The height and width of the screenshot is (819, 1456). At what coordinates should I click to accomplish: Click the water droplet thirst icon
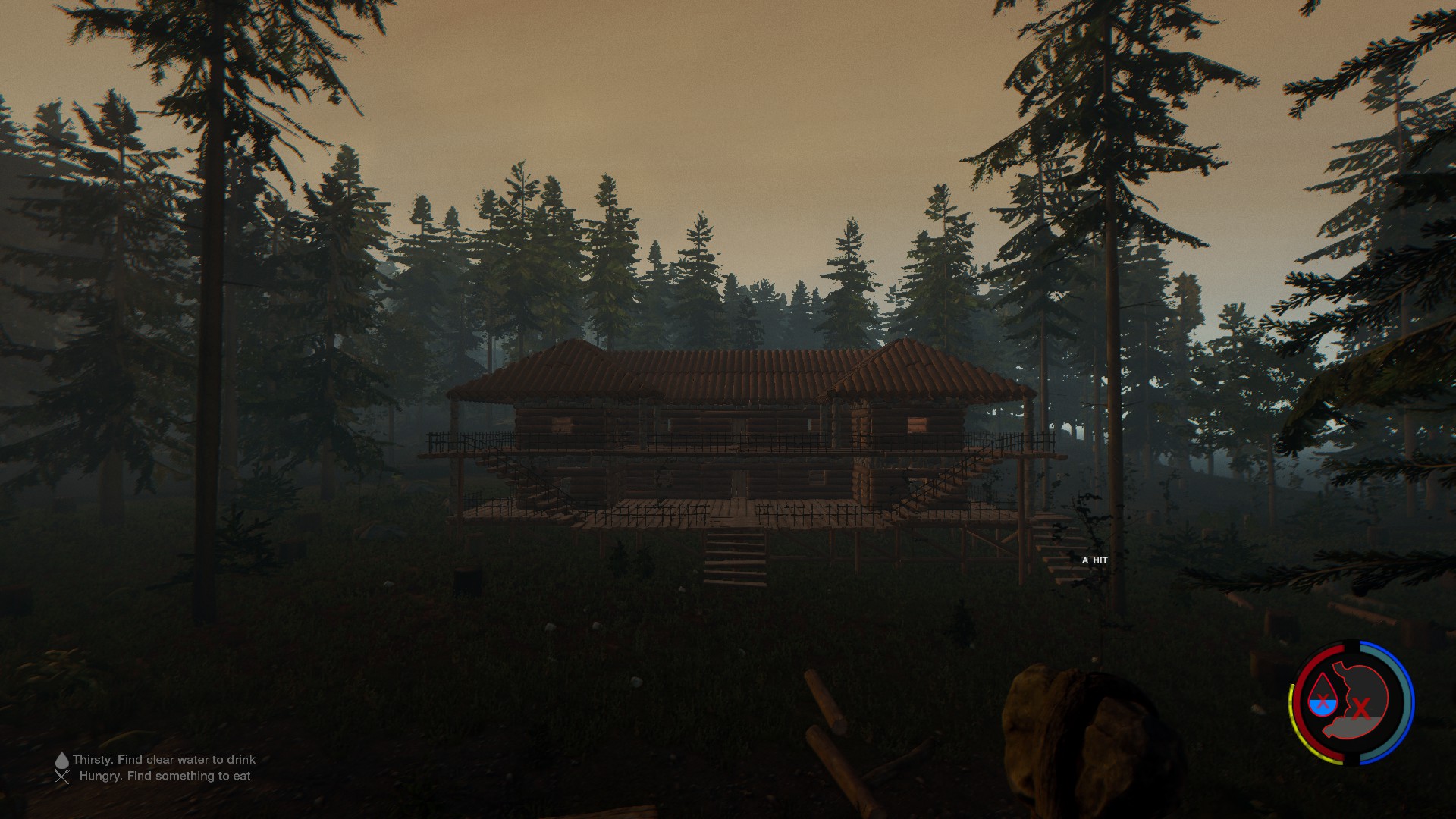pos(1324,695)
